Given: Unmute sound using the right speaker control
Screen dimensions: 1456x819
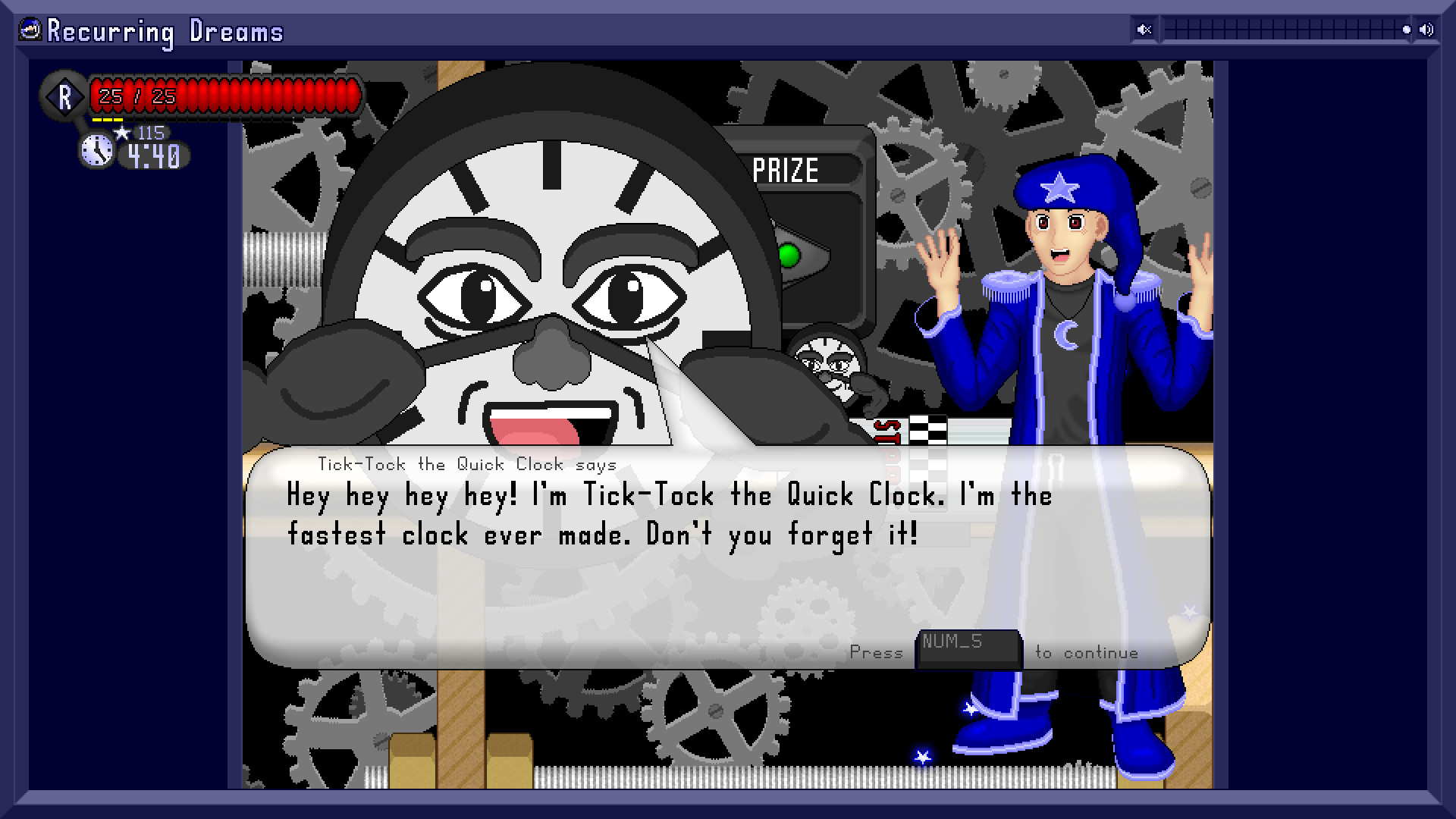Looking at the screenshot, I should (x=1428, y=30).
